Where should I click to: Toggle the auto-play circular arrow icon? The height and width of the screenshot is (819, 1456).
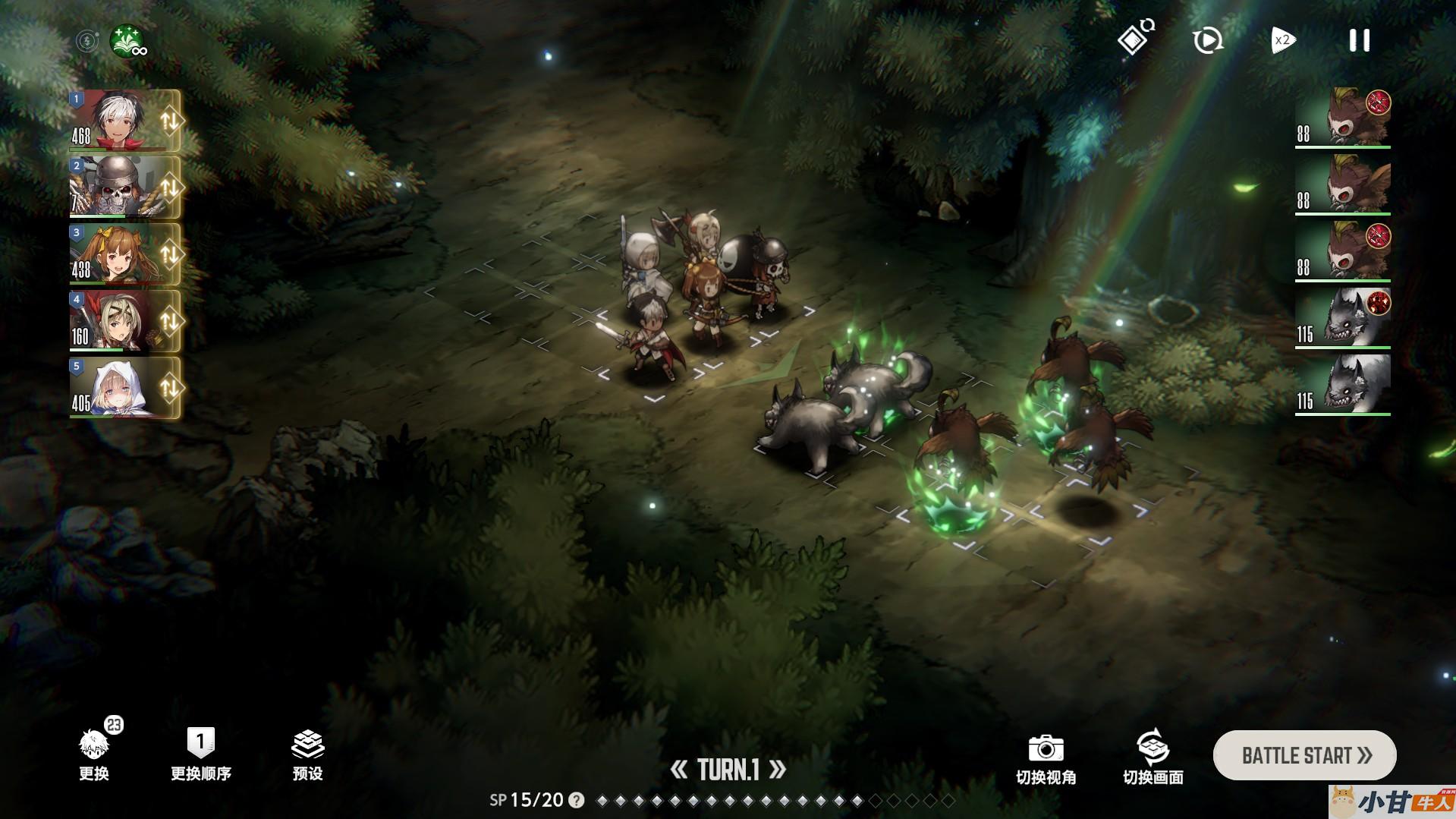tap(1207, 41)
